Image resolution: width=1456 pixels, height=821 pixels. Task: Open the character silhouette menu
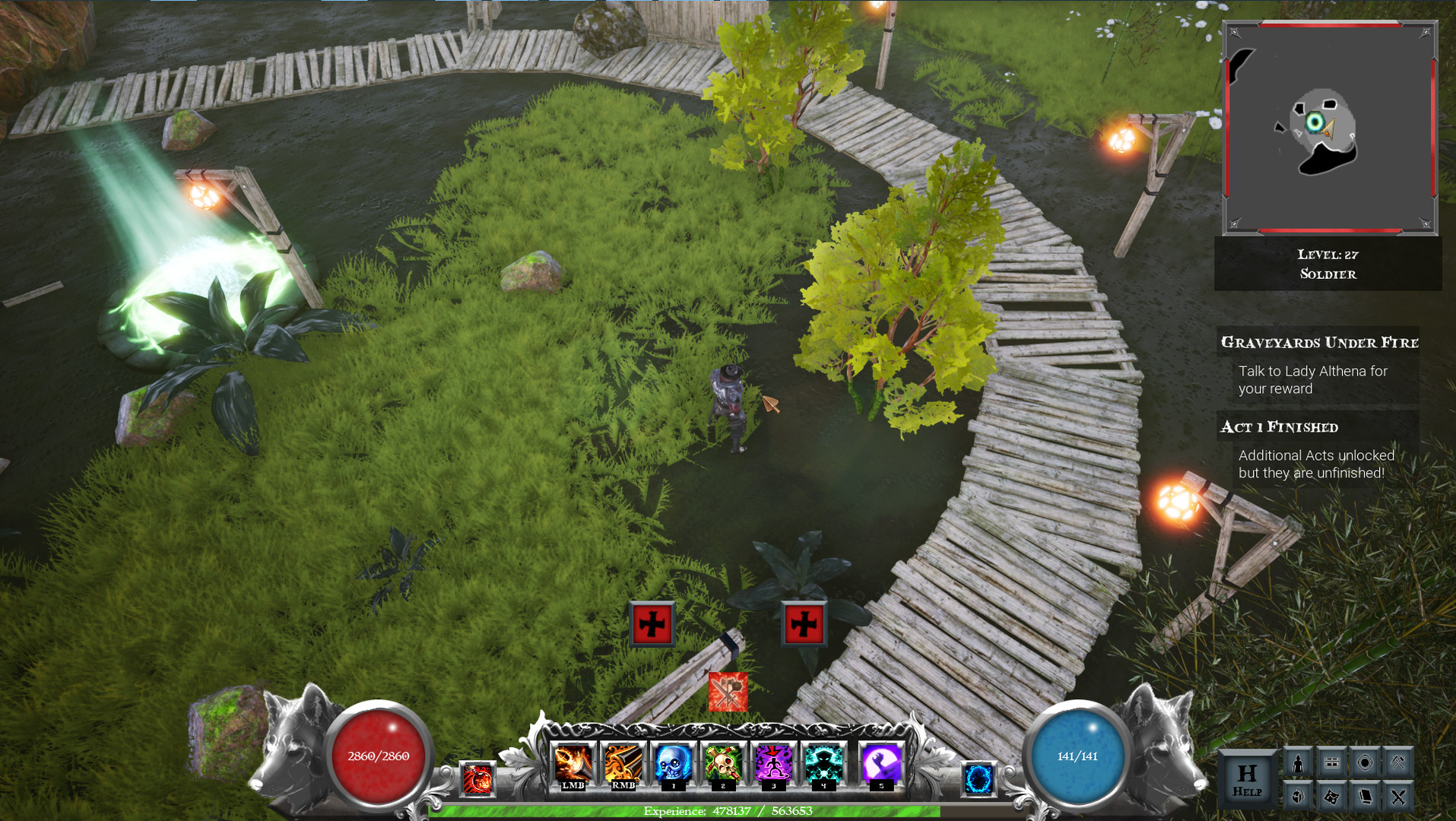coord(1299,762)
